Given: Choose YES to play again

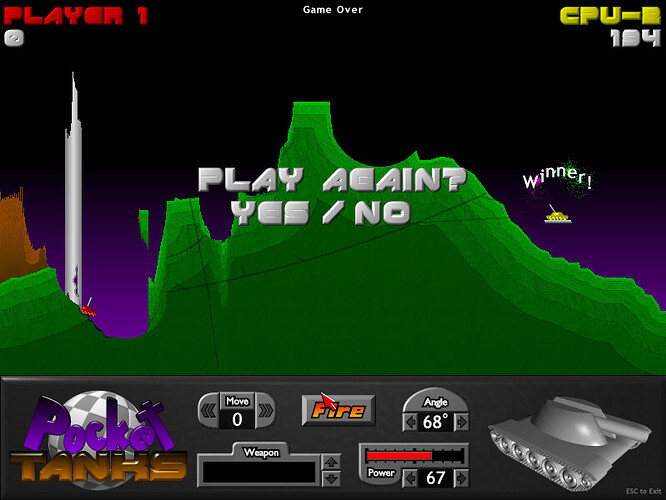Looking at the screenshot, I should pos(270,212).
